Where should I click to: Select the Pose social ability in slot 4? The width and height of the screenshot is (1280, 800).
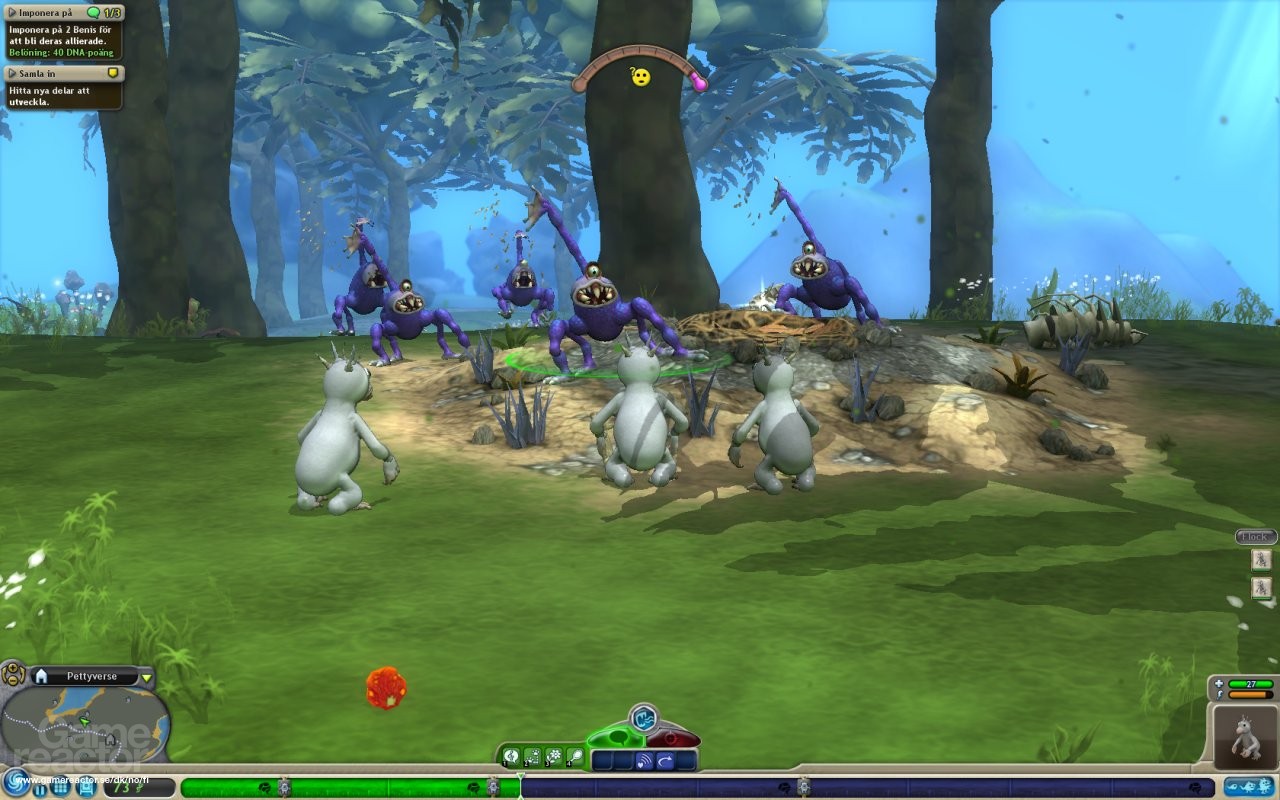pyautogui.click(x=575, y=756)
